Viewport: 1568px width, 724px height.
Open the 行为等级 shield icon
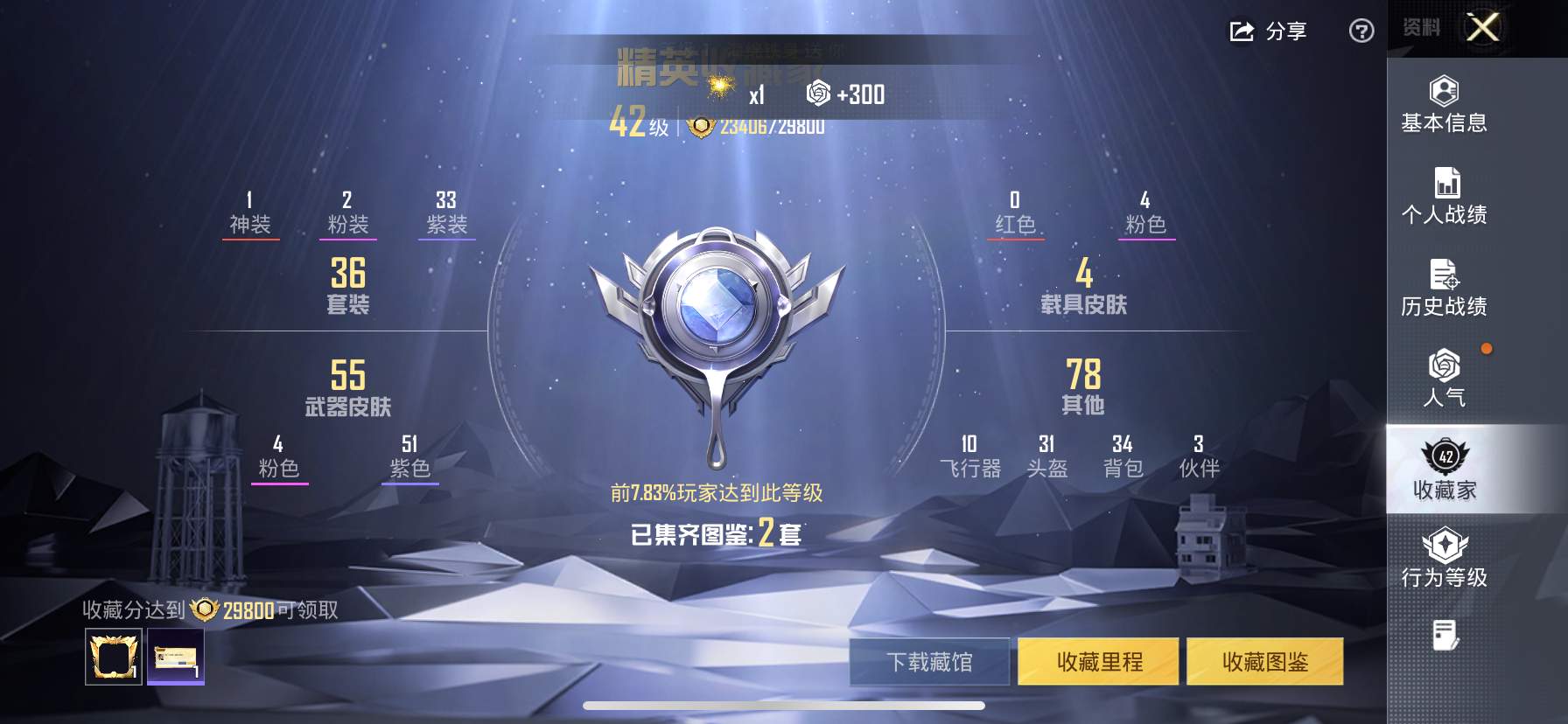(1445, 551)
